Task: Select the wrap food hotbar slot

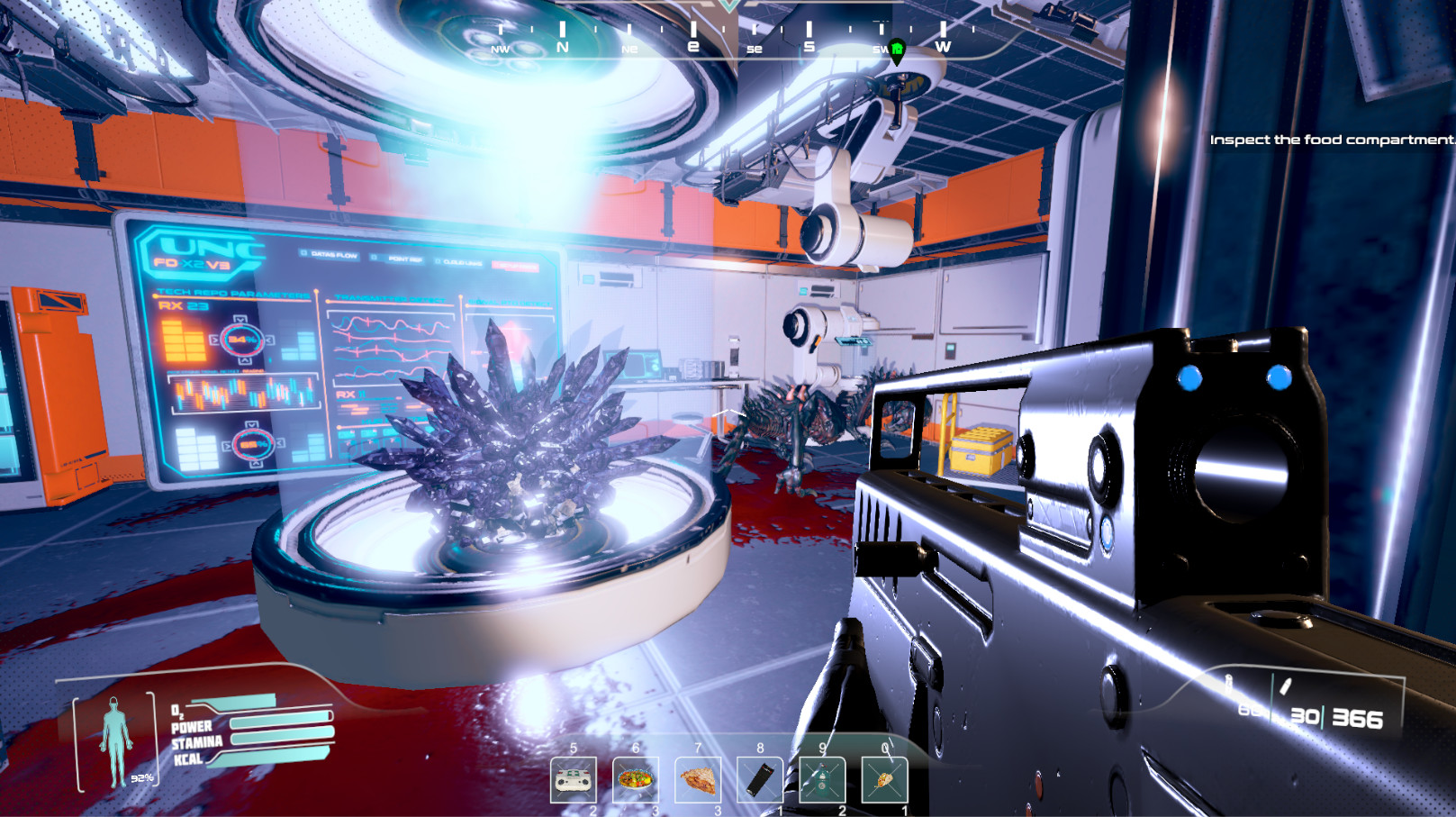Action: pos(884,780)
